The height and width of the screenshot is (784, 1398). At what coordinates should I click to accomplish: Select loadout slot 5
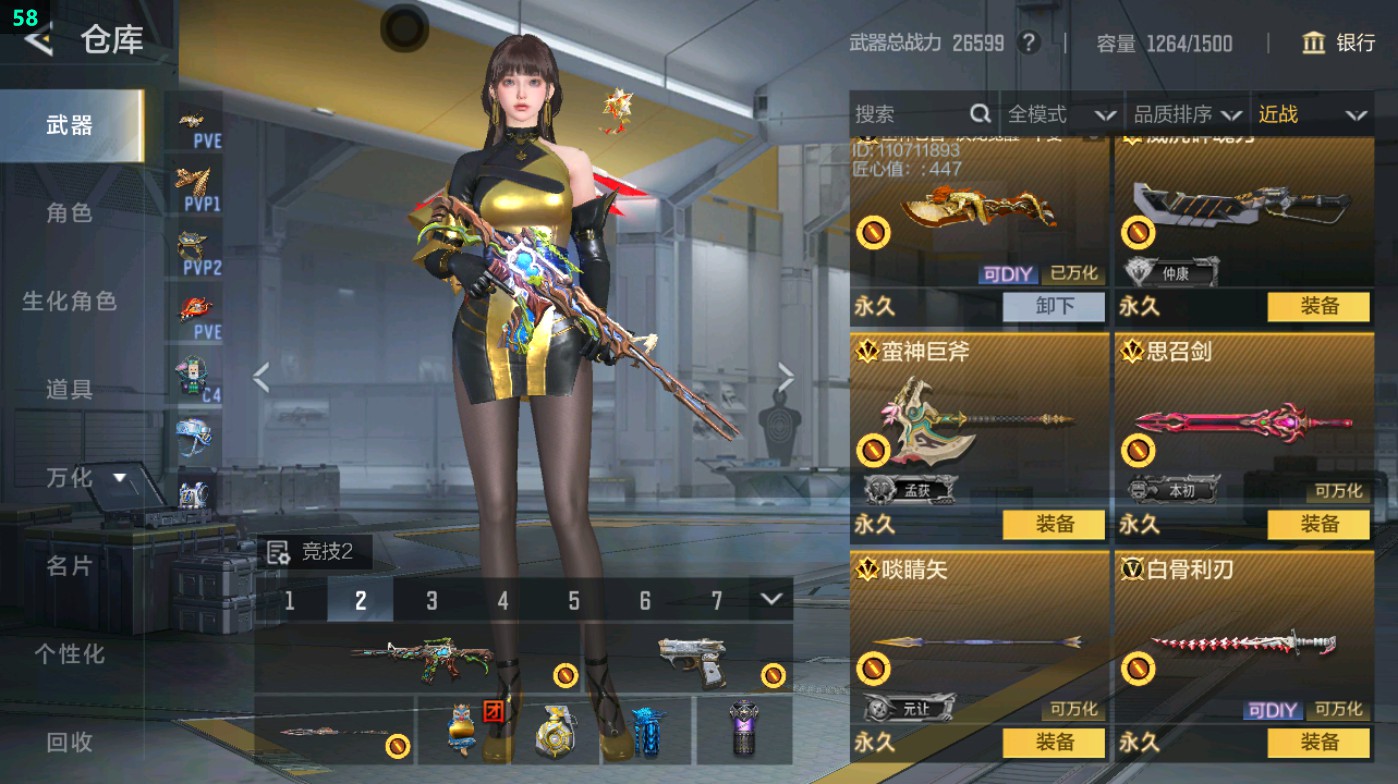[x=573, y=600]
